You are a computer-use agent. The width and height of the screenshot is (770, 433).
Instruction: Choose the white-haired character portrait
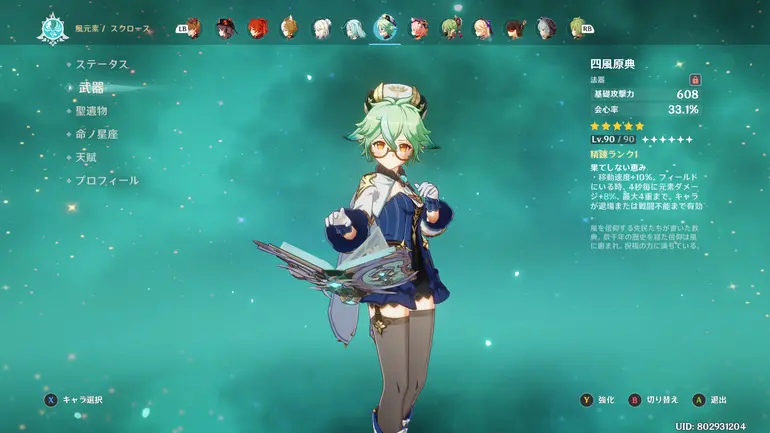pyautogui.click(x=321, y=28)
